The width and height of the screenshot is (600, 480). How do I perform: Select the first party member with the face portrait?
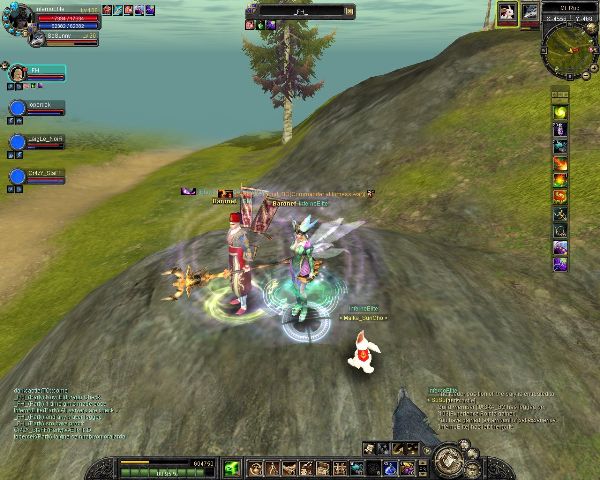point(17,73)
